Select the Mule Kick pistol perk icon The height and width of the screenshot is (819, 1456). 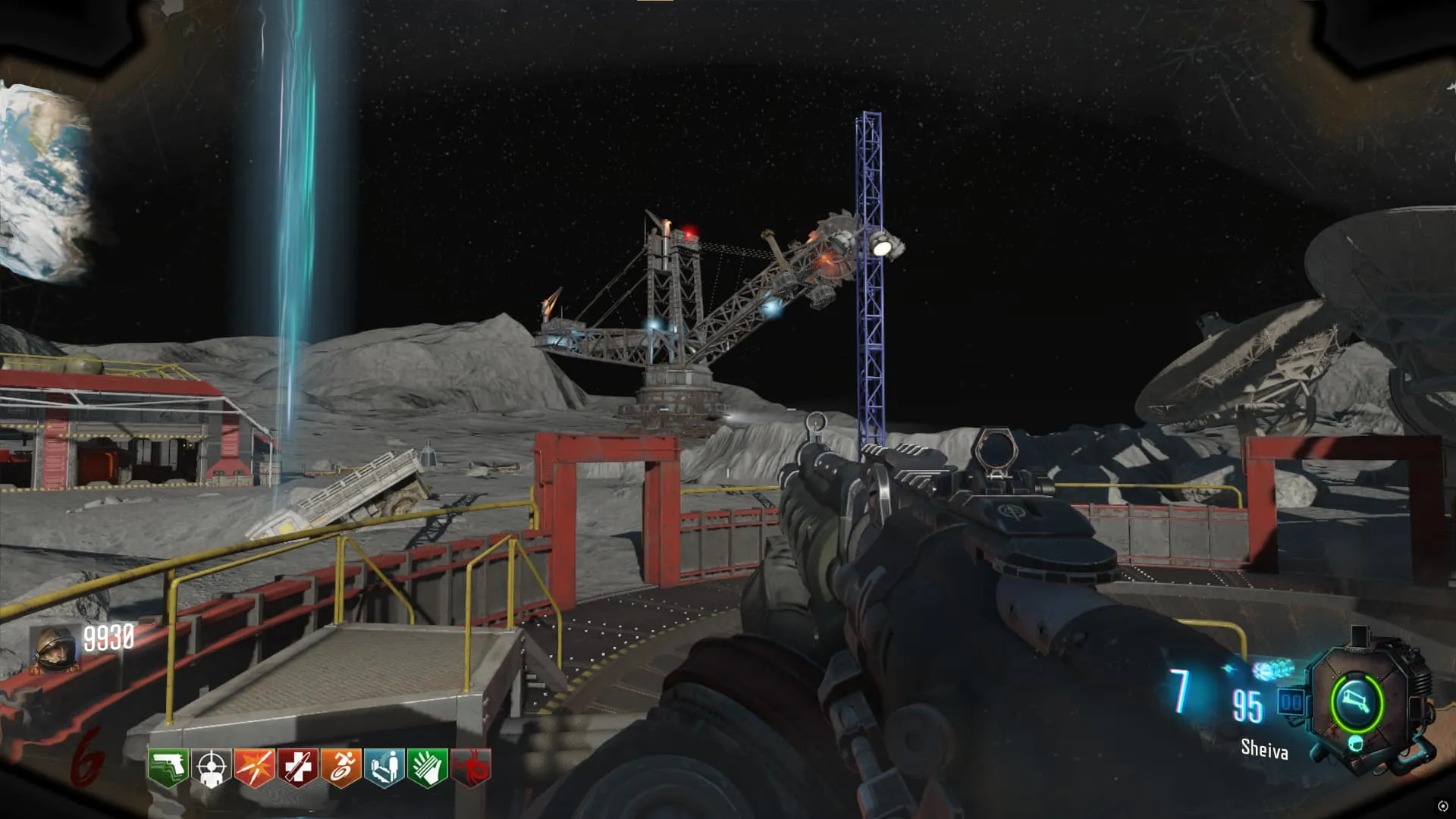click(x=168, y=767)
